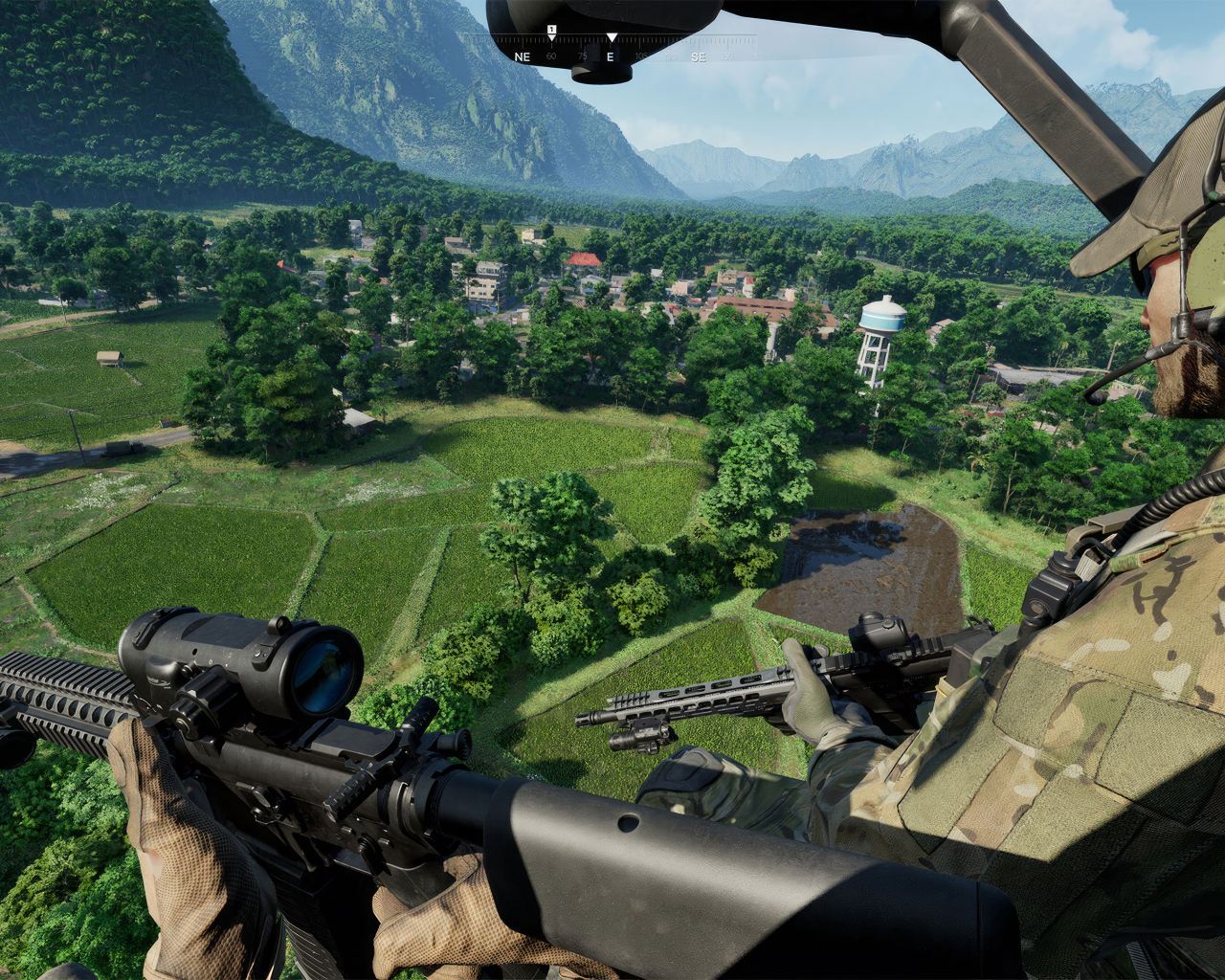This screenshot has height=980, width=1225.
Task: Click the SE direction marker
Action: click(699, 57)
